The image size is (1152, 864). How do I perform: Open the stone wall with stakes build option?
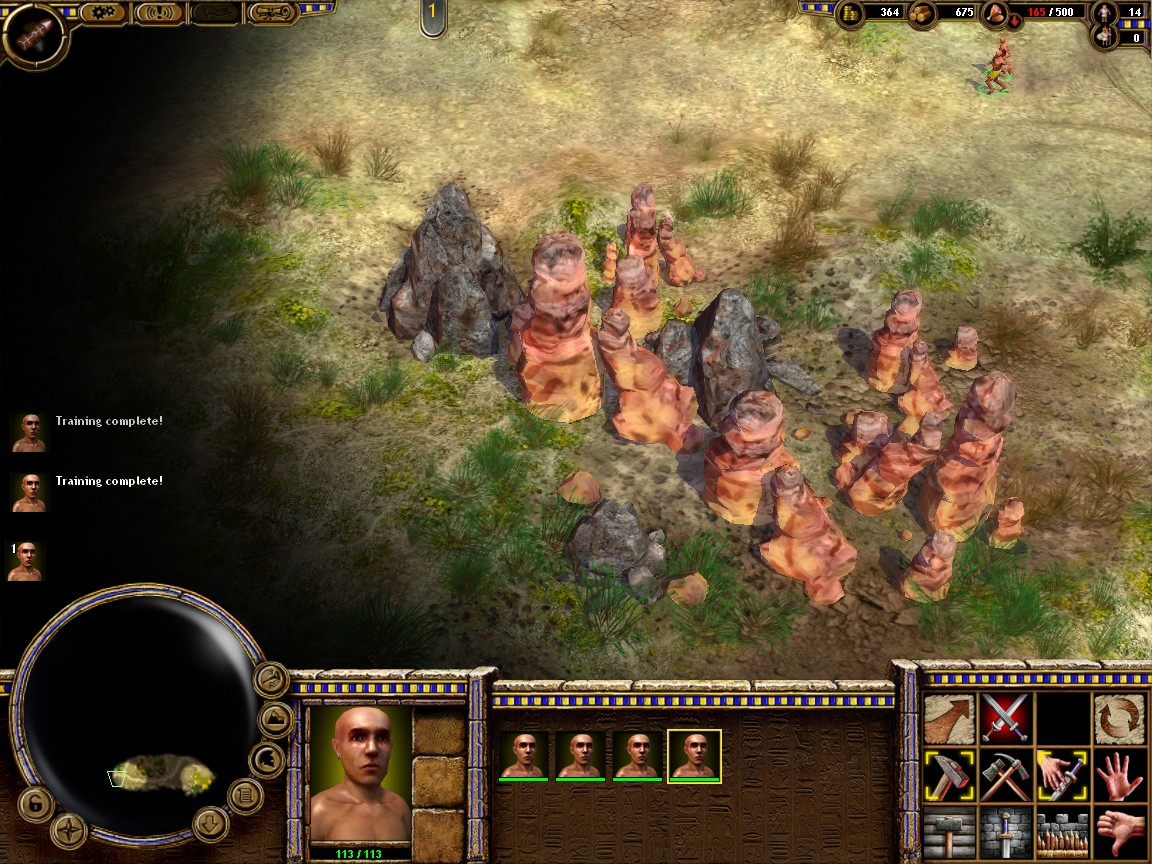click(1062, 832)
